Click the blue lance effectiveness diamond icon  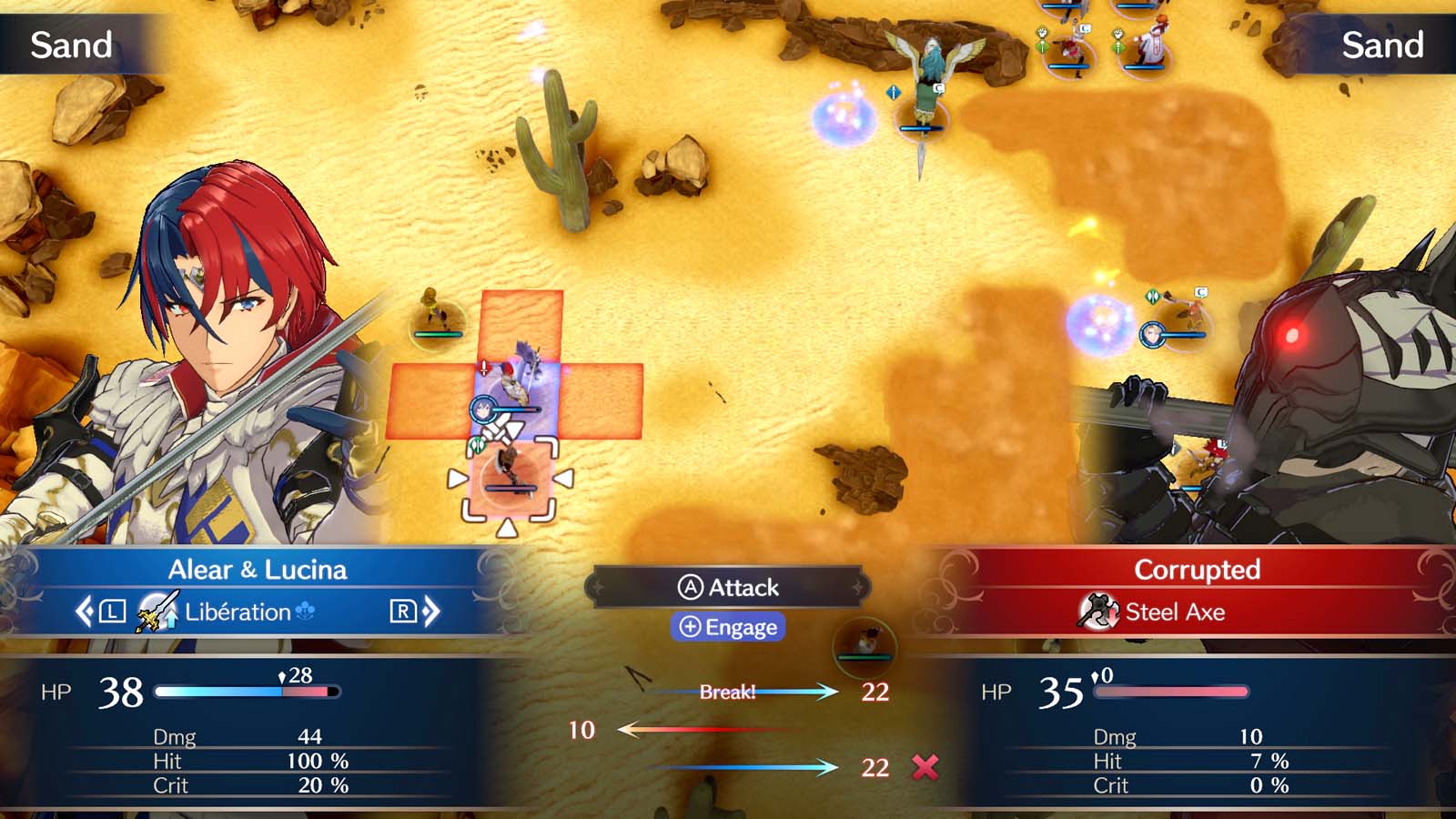(x=894, y=93)
